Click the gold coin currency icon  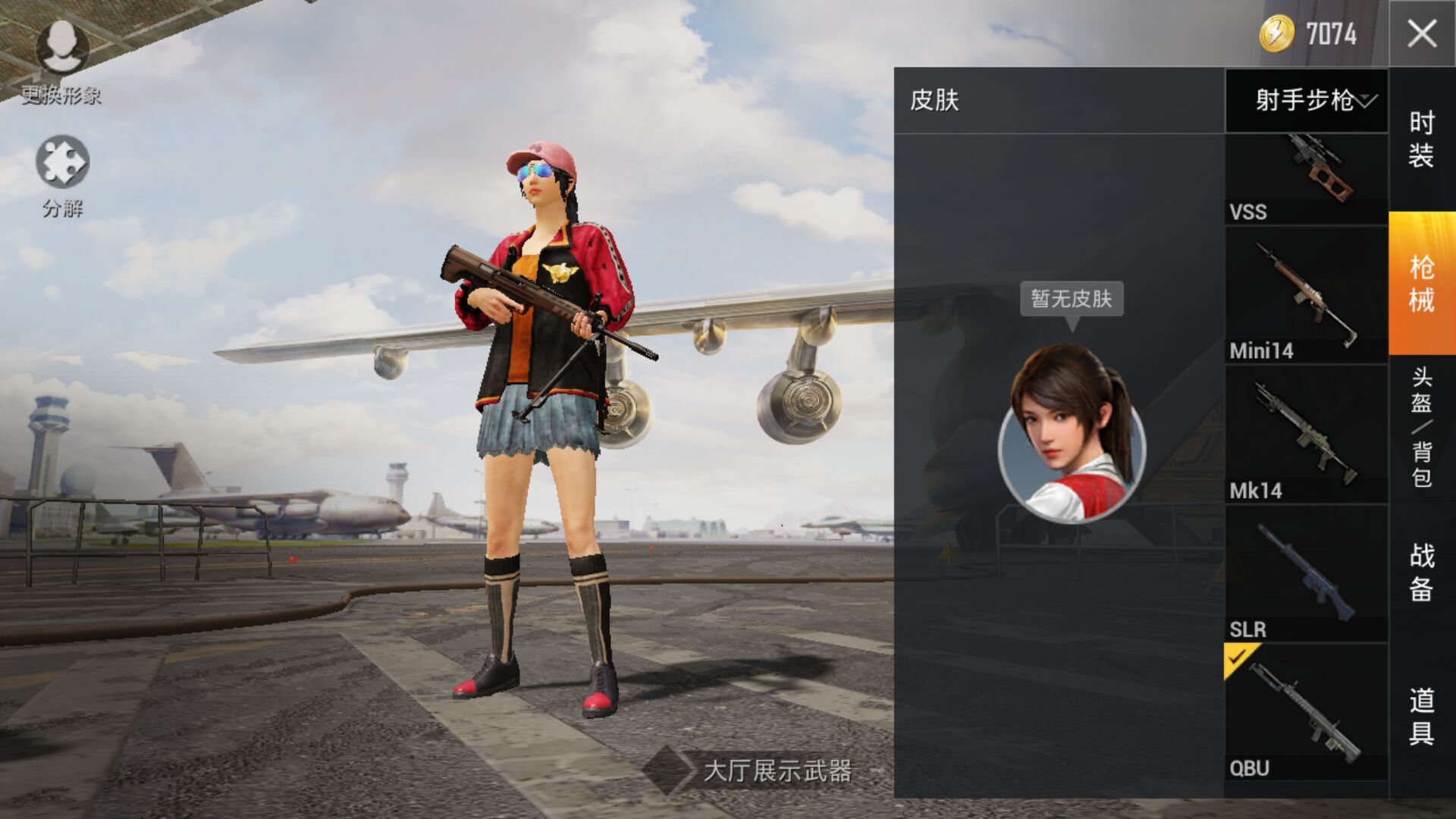[1276, 33]
